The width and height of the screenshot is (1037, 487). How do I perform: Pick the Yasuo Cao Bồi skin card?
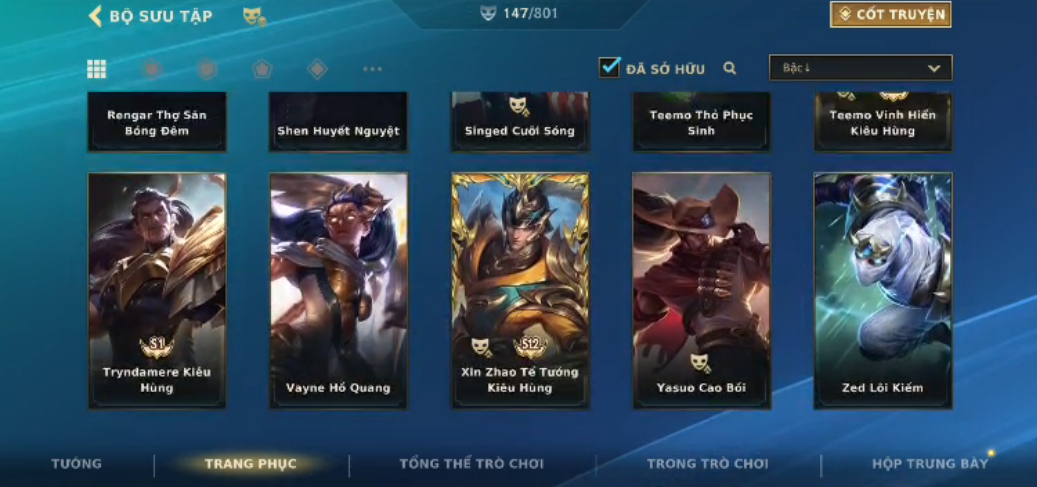[701, 290]
